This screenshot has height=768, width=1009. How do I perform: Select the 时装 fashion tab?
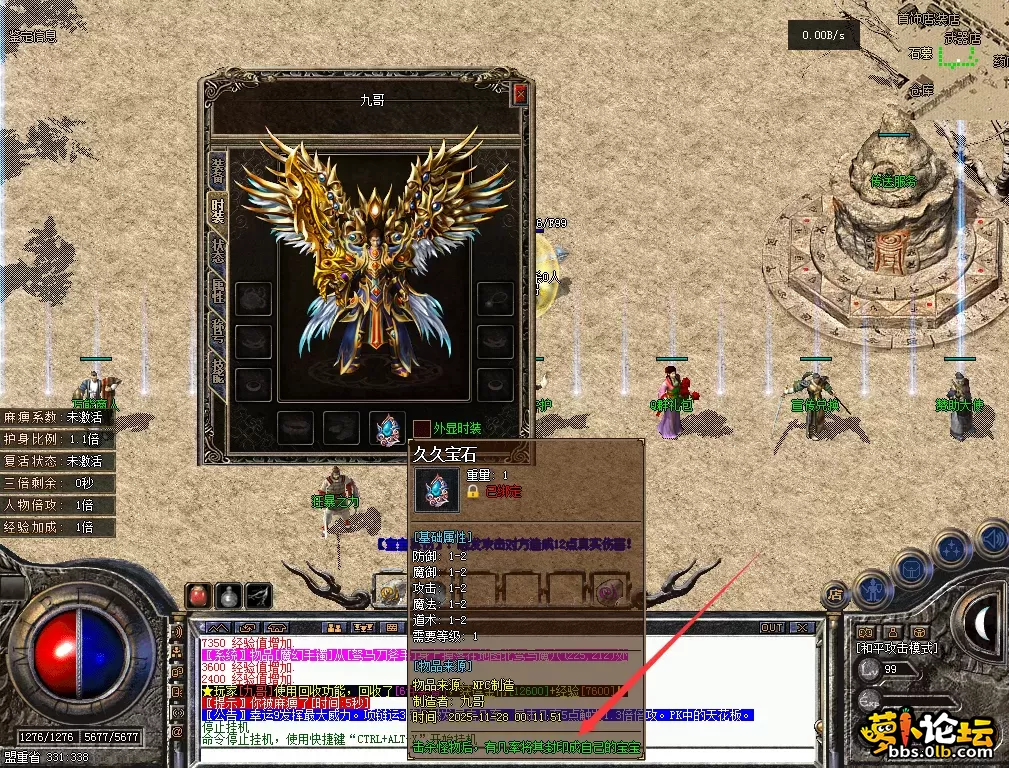[x=217, y=209]
